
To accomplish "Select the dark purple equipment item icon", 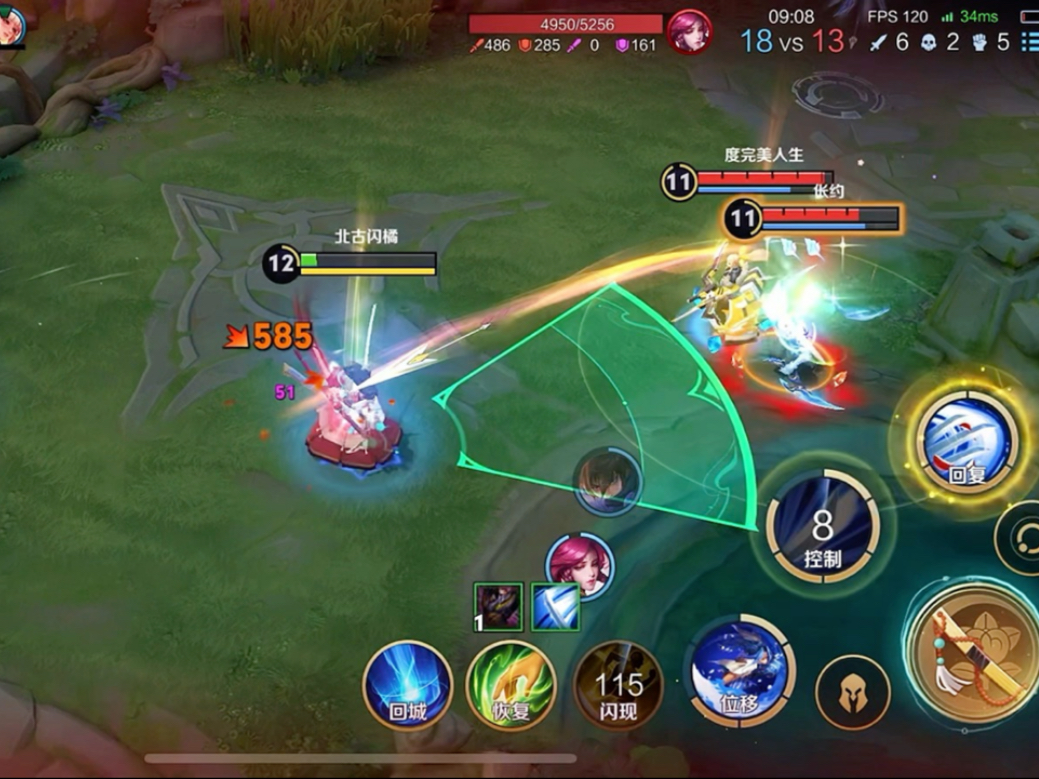I will click(x=498, y=607).
